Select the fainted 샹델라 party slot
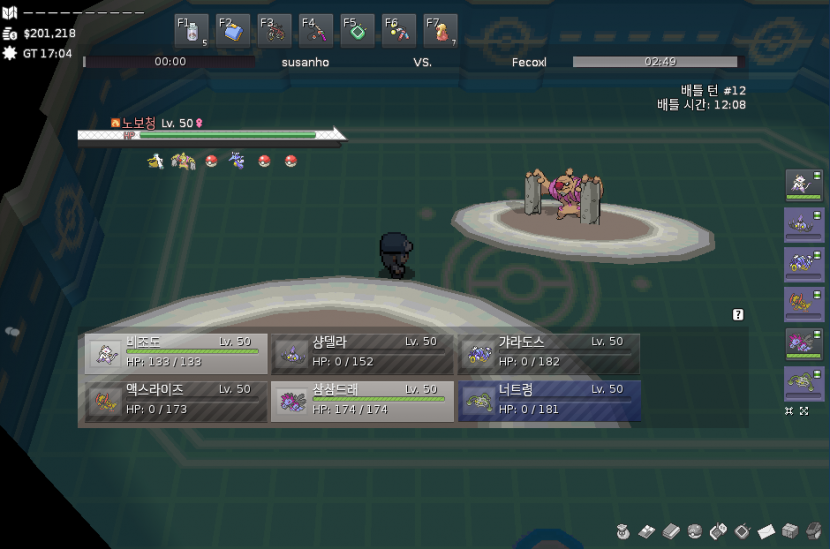The image size is (830, 549). pos(362,354)
